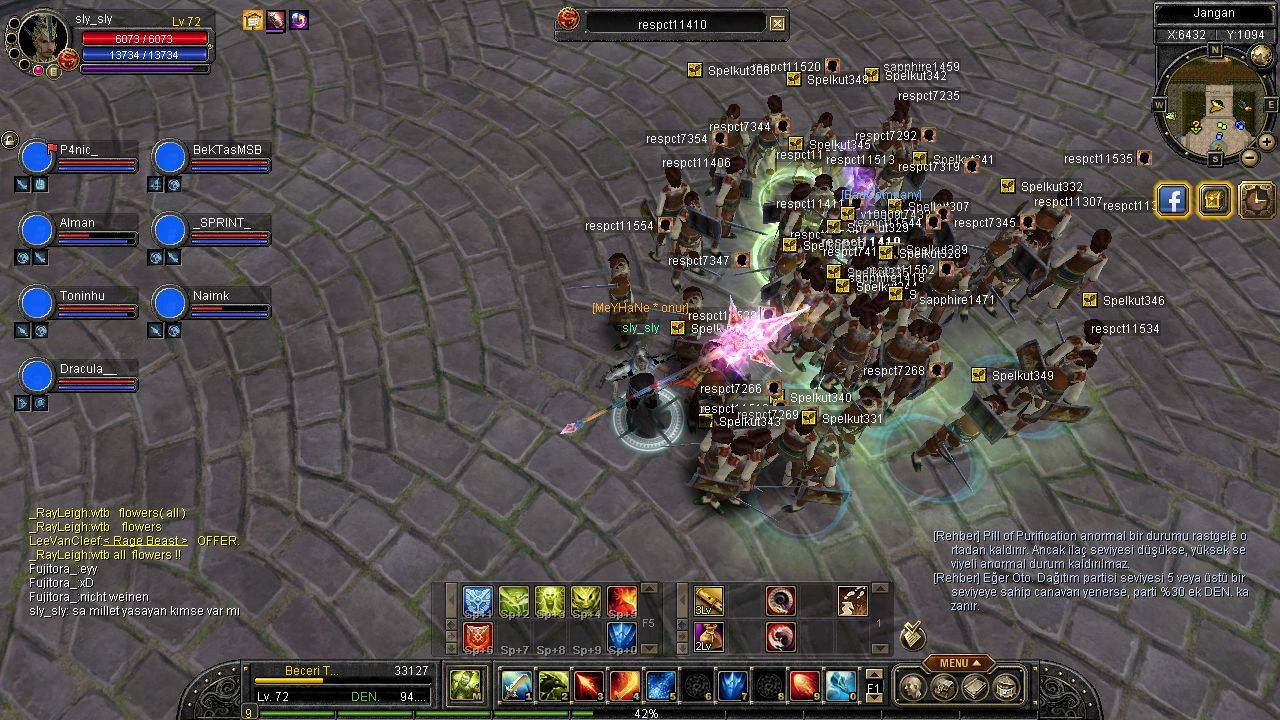Activate the red fireball skill in slot 9
1280x720 pixels.
pos(805,685)
